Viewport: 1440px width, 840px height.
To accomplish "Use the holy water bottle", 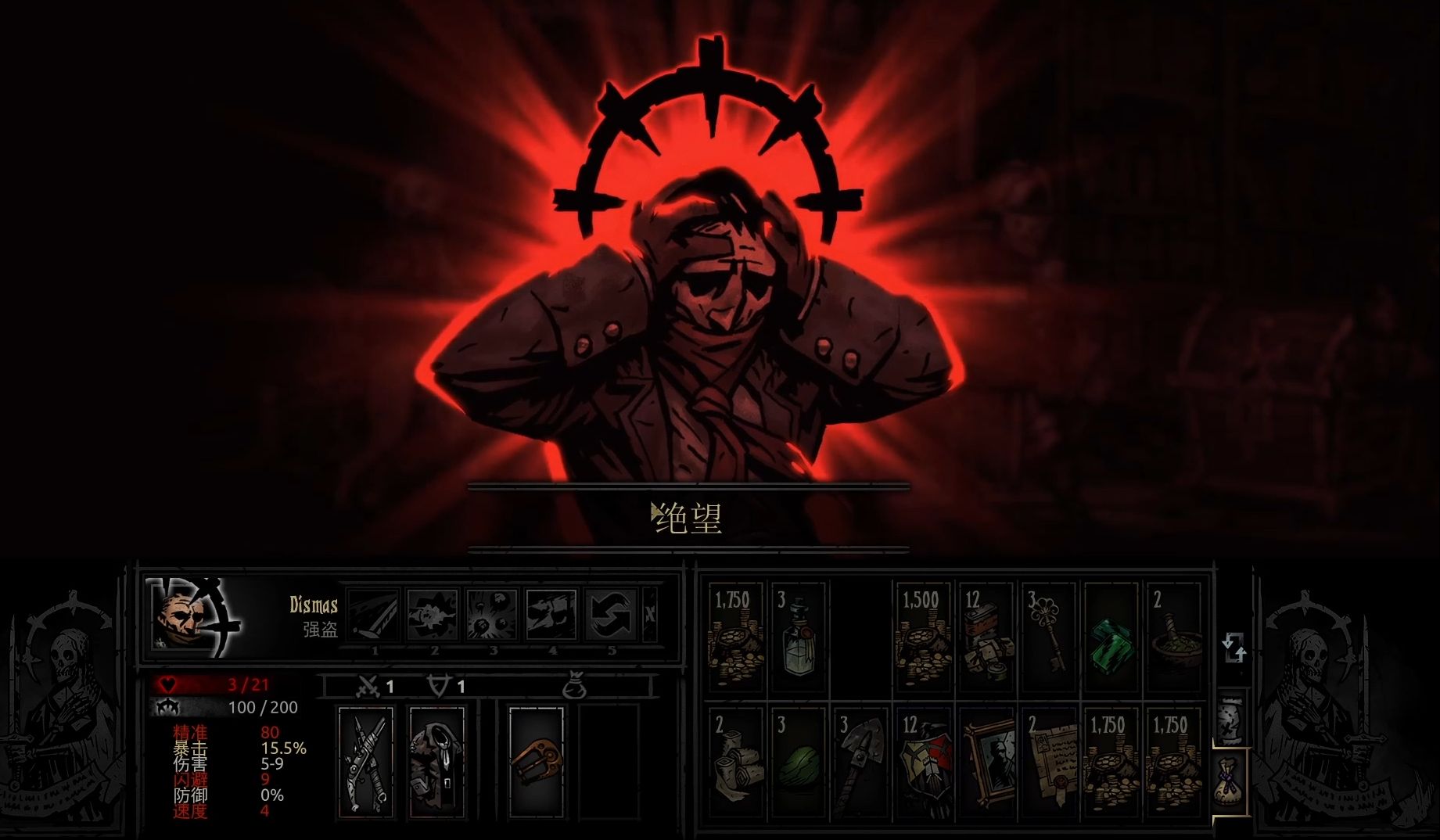I will pyautogui.click(x=798, y=637).
